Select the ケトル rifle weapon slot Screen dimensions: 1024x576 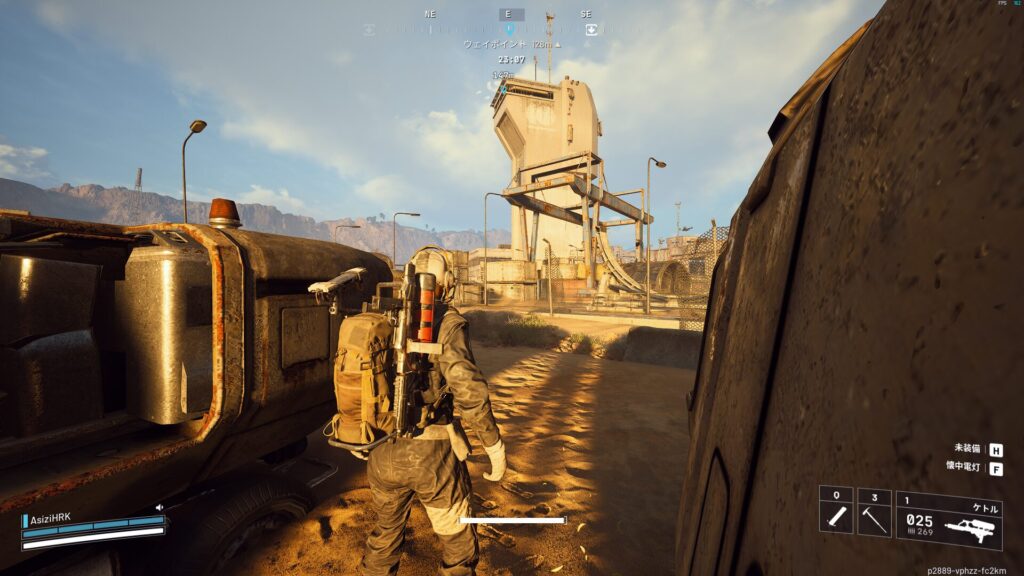(x=949, y=520)
